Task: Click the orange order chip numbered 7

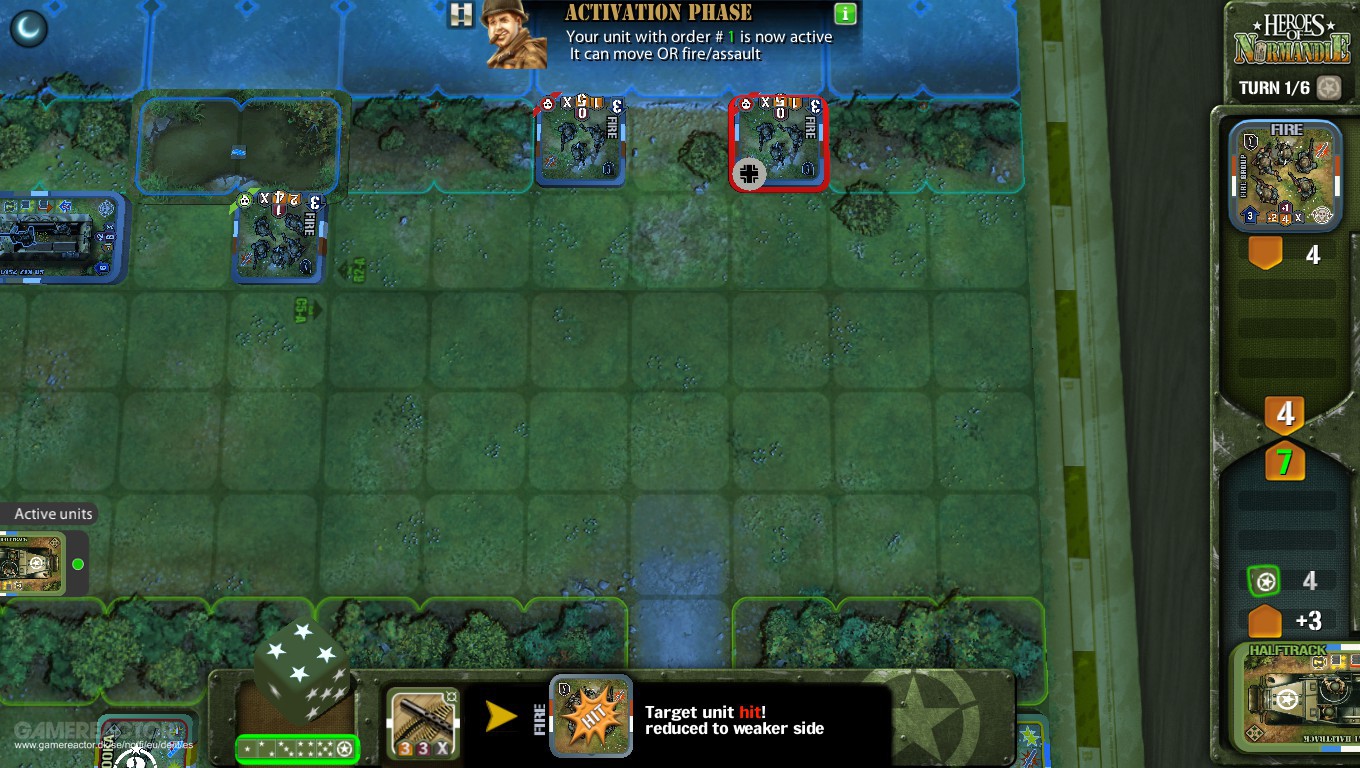Action: pyautogui.click(x=1285, y=463)
